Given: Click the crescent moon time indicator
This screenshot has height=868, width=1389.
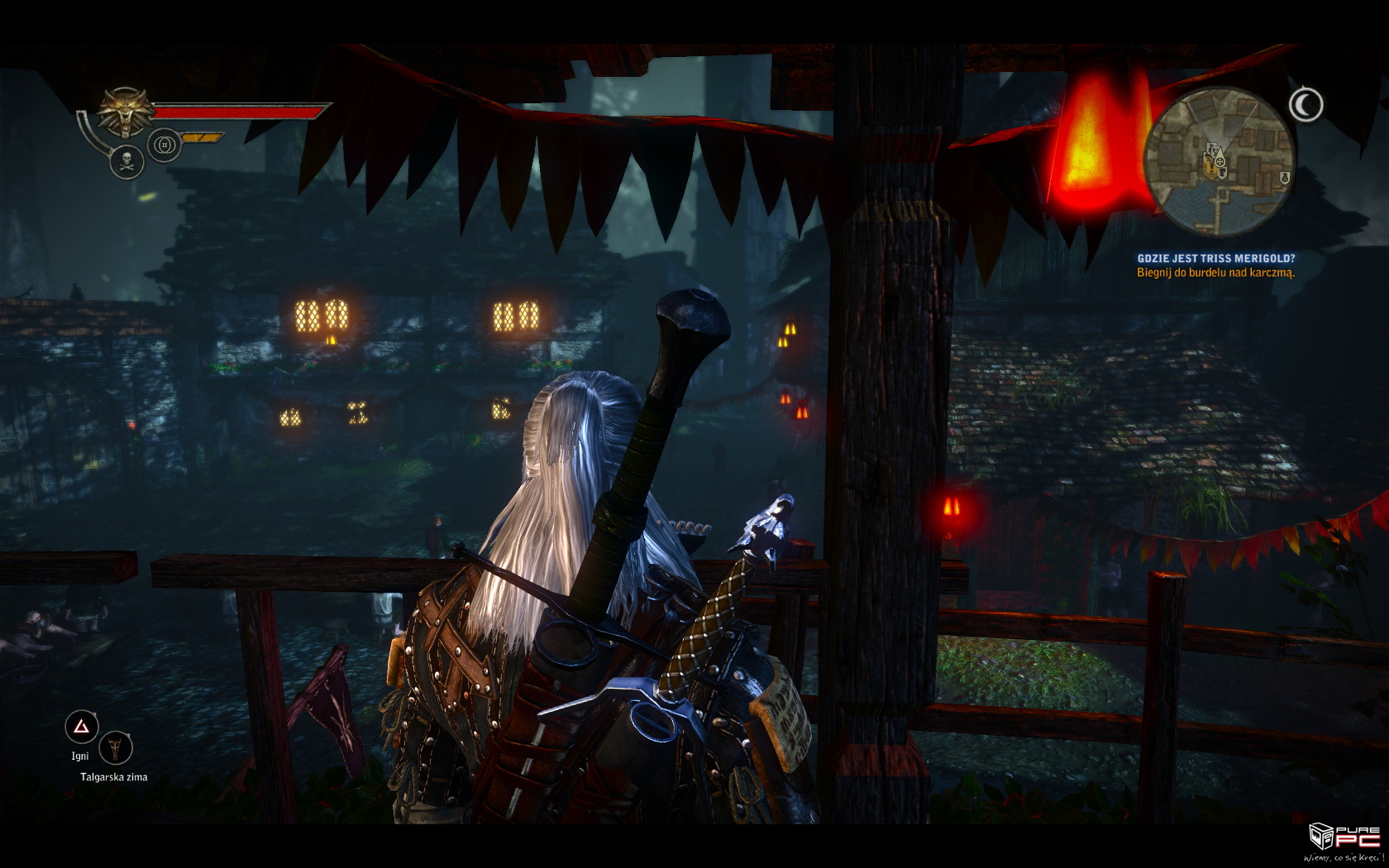Looking at the screenshot, I should 1305,105.
